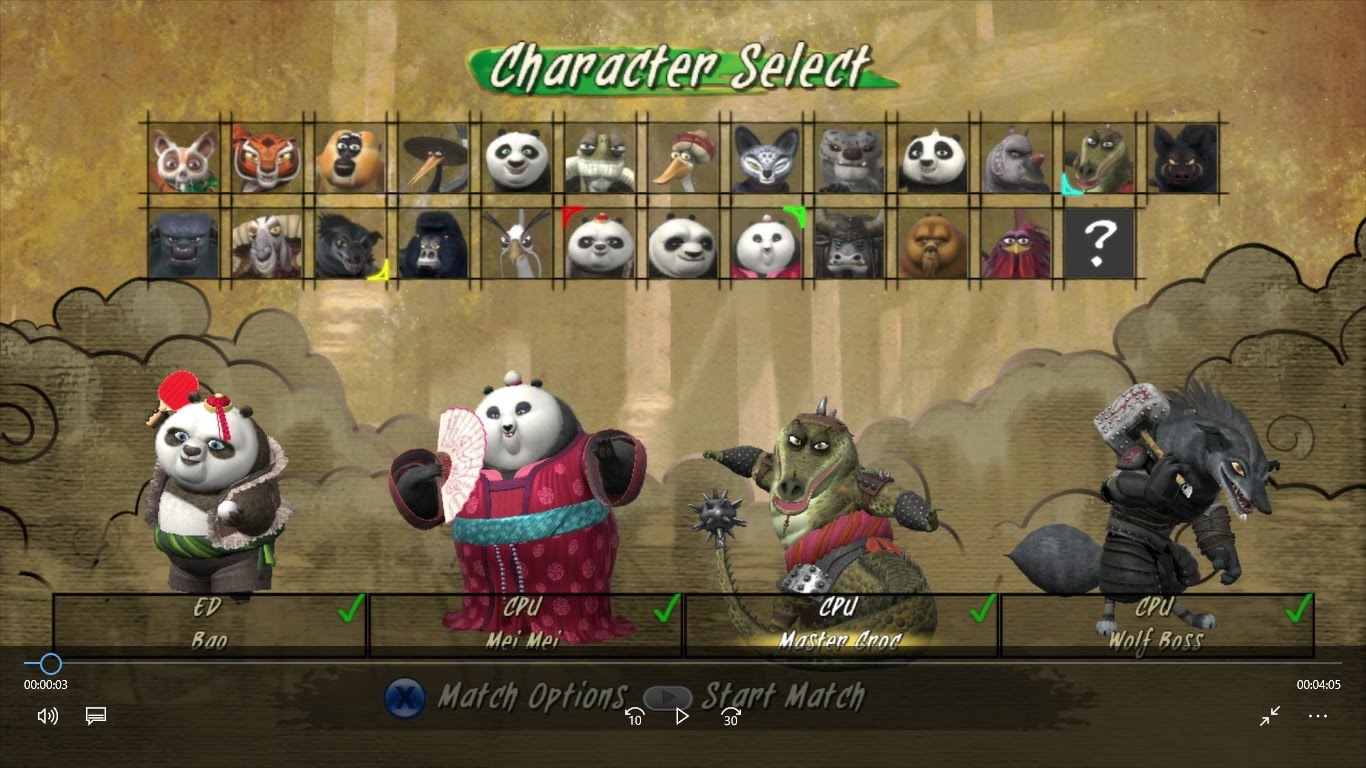Play the video

click(x=682, y=716)
